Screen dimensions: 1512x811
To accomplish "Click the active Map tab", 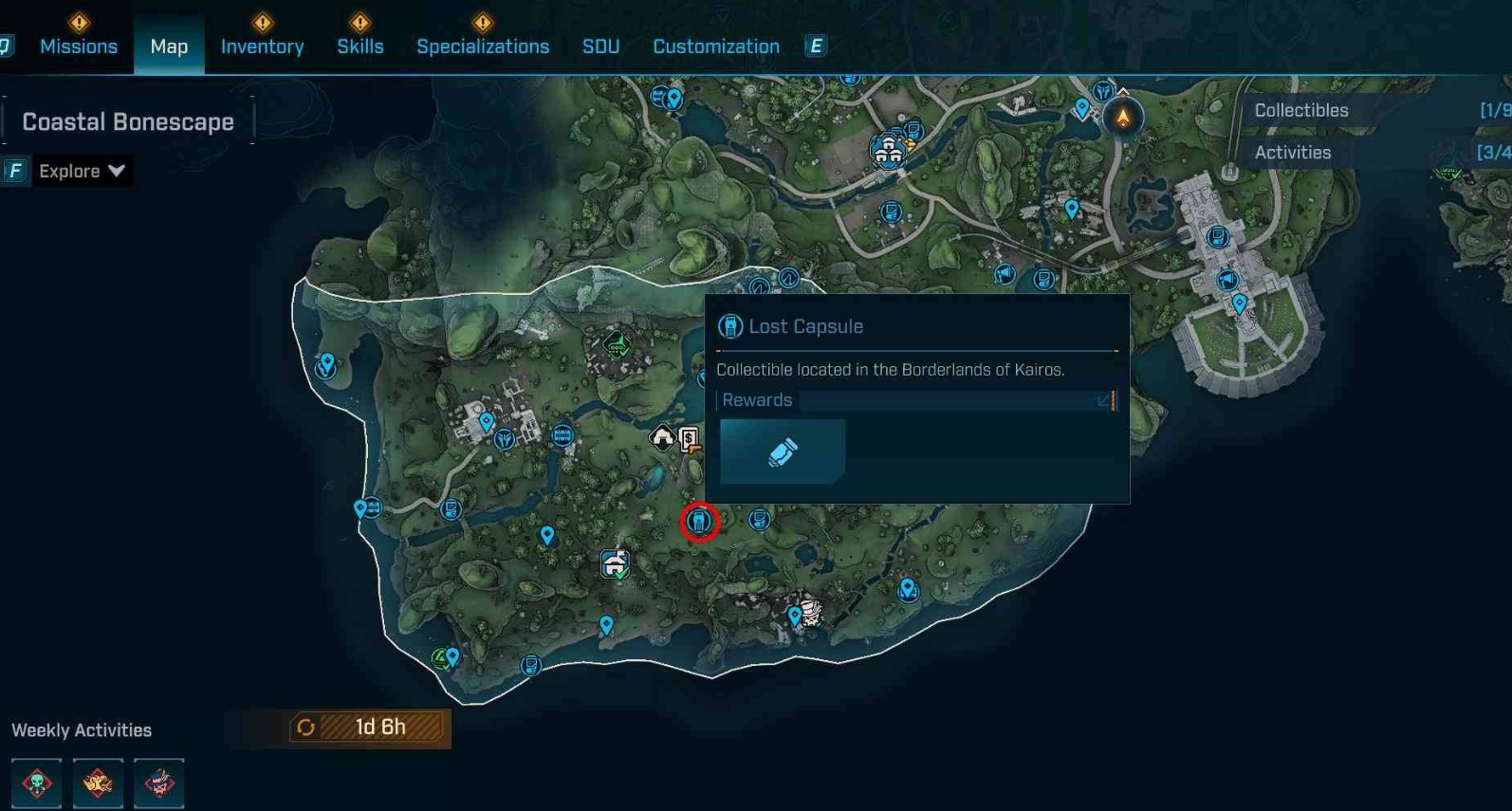I will coord(169,46).
